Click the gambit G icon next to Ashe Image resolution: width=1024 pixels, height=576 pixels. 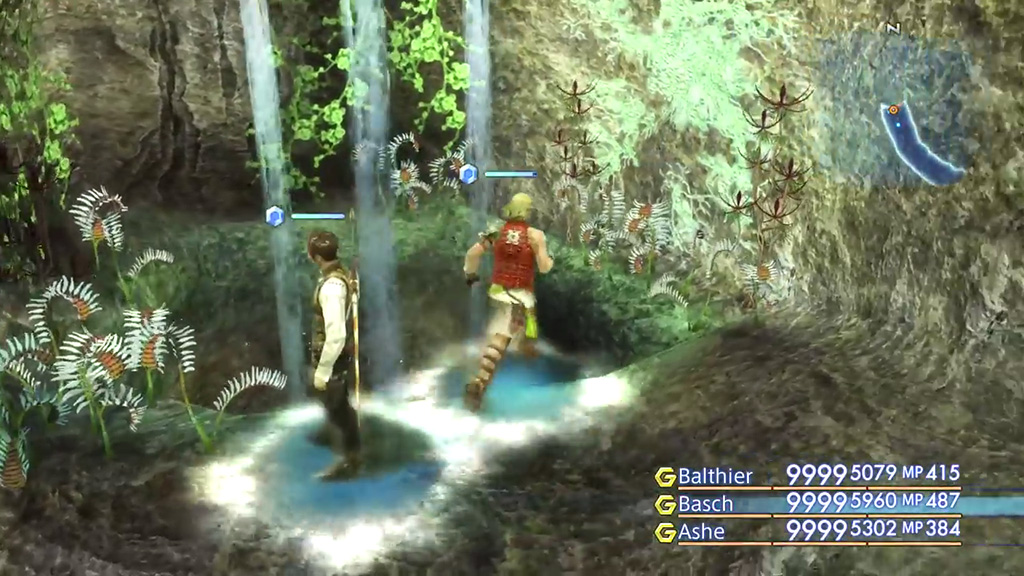pyautogui.click(x=665, y=532)
